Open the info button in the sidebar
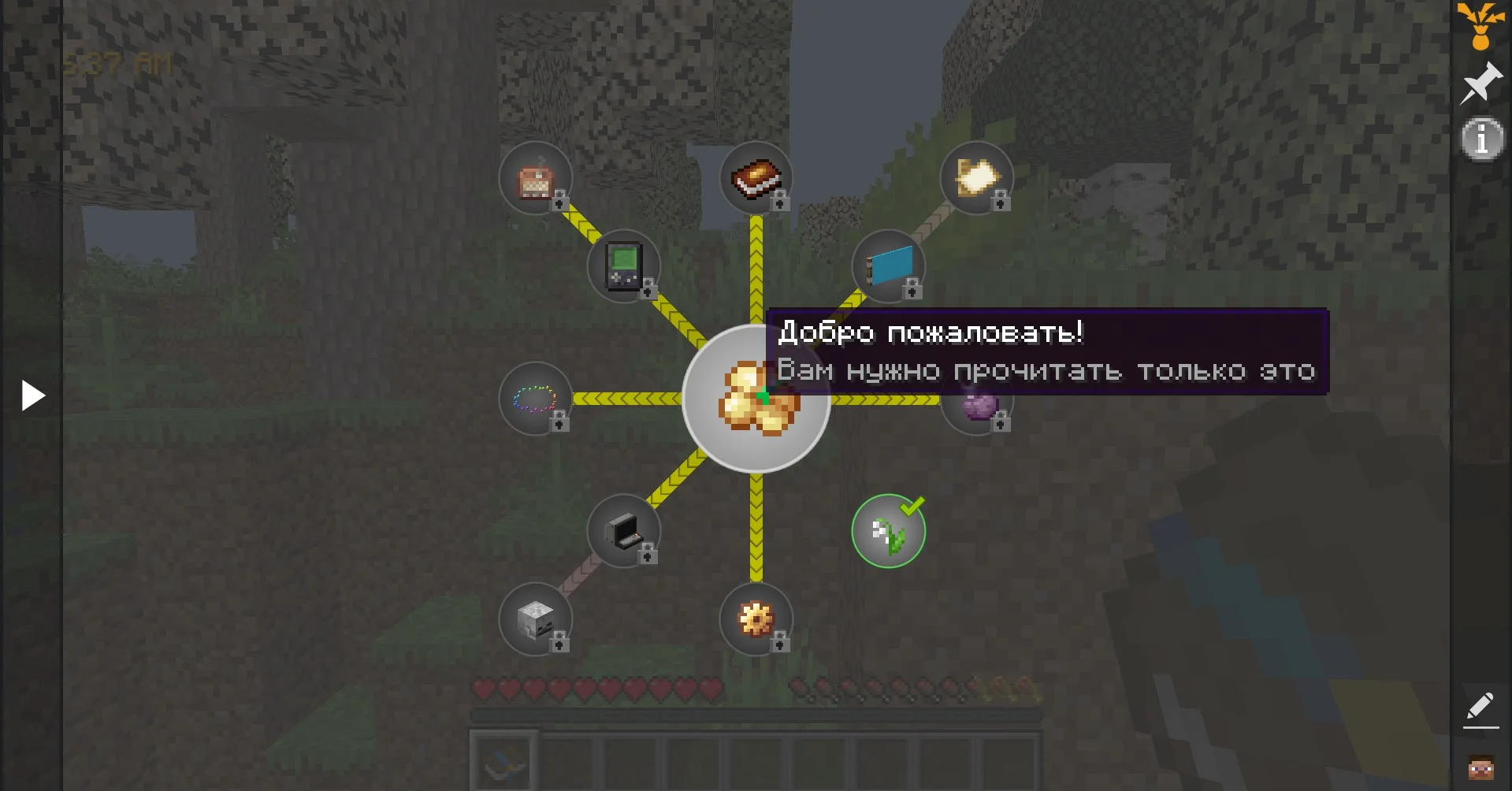1512x791 pixels. 1482,139
